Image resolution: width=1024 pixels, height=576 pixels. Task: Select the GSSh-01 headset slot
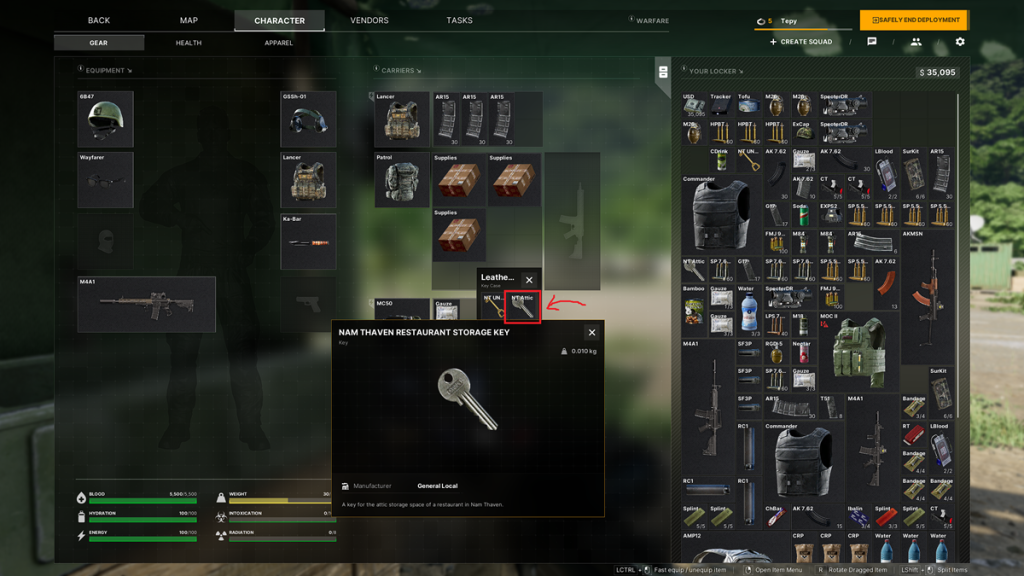[308, 121]
